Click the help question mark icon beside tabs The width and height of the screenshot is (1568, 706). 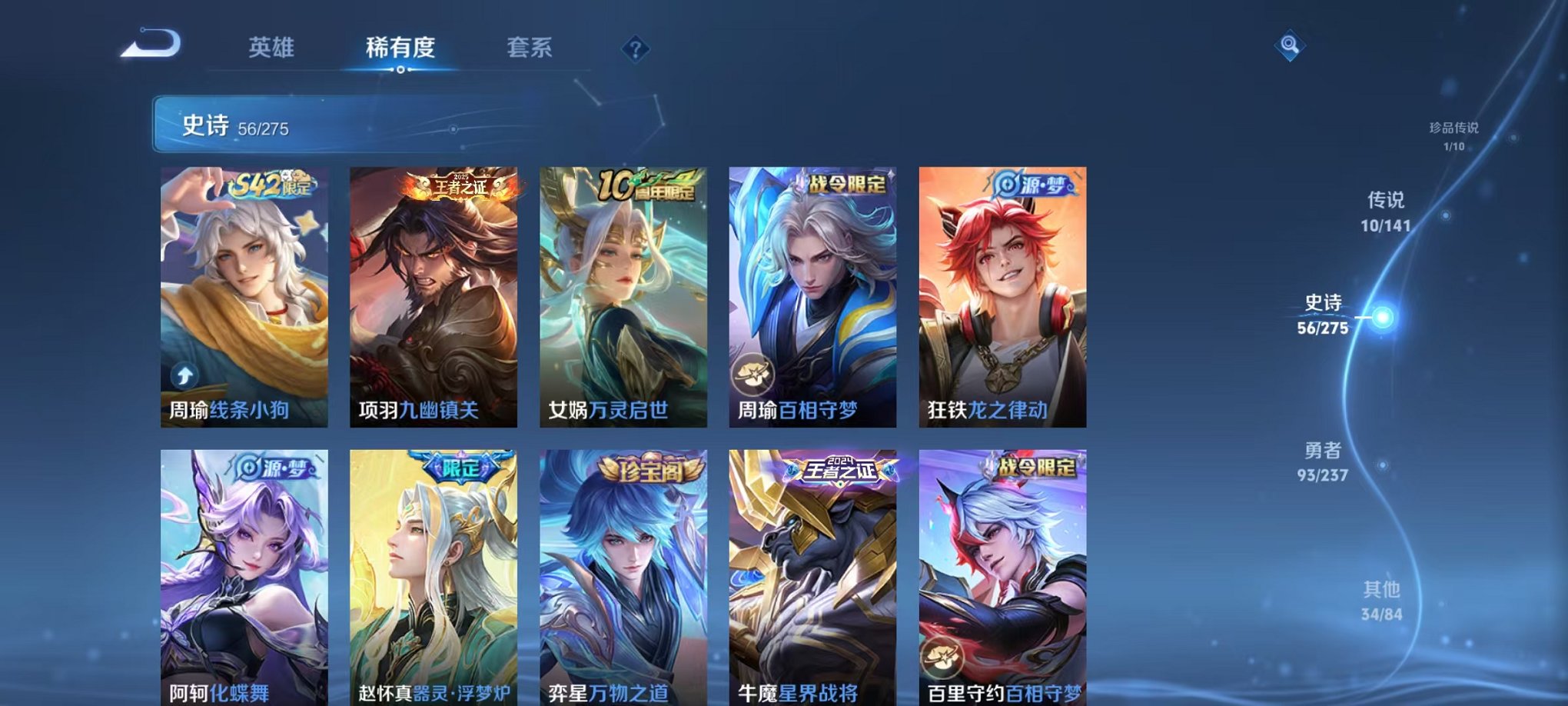pos(635,49)
